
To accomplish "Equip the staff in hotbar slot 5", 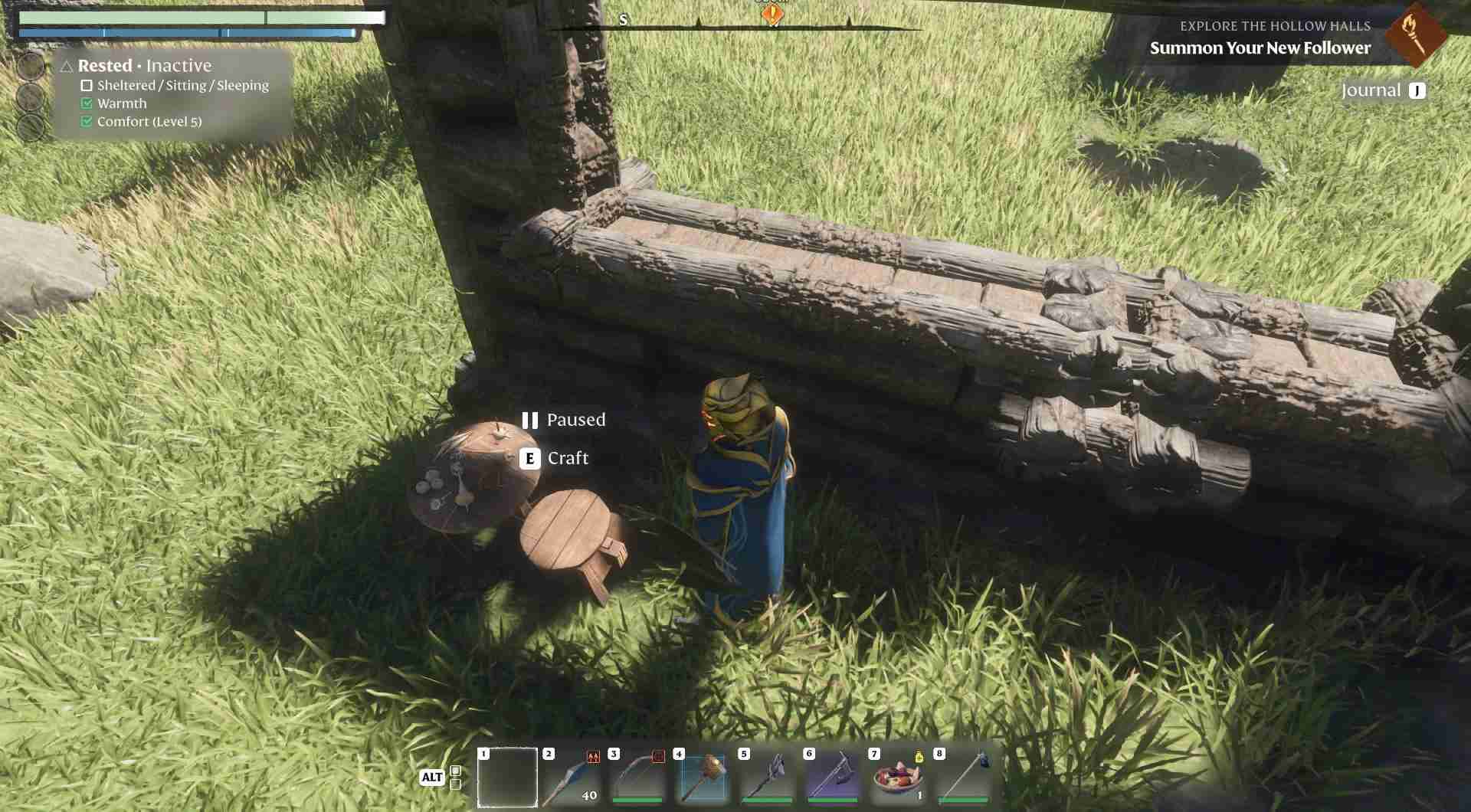I will click(x=768, y=777).
